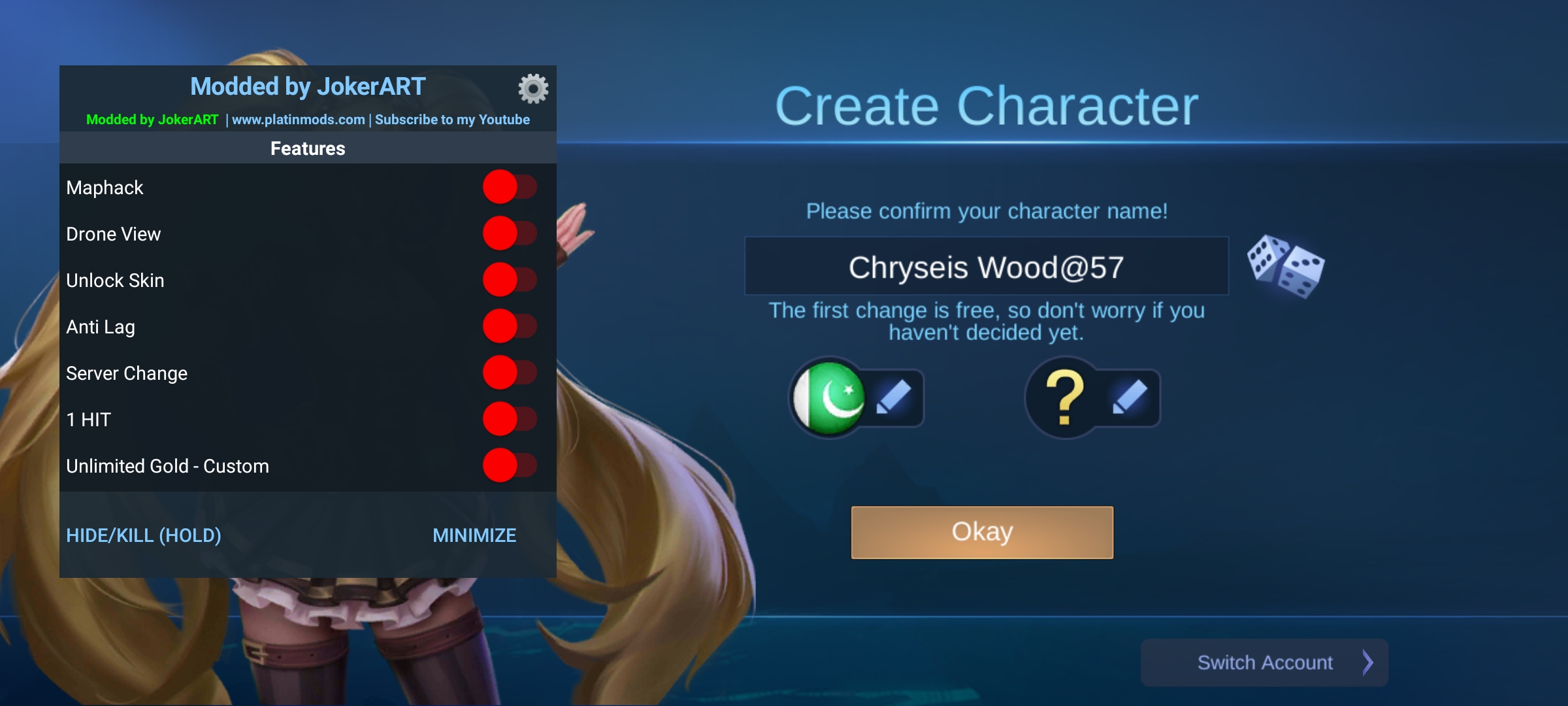Toggle the 1 HIT switch
Viewport: 1568px width, 706px height.
tap(510, 419)
